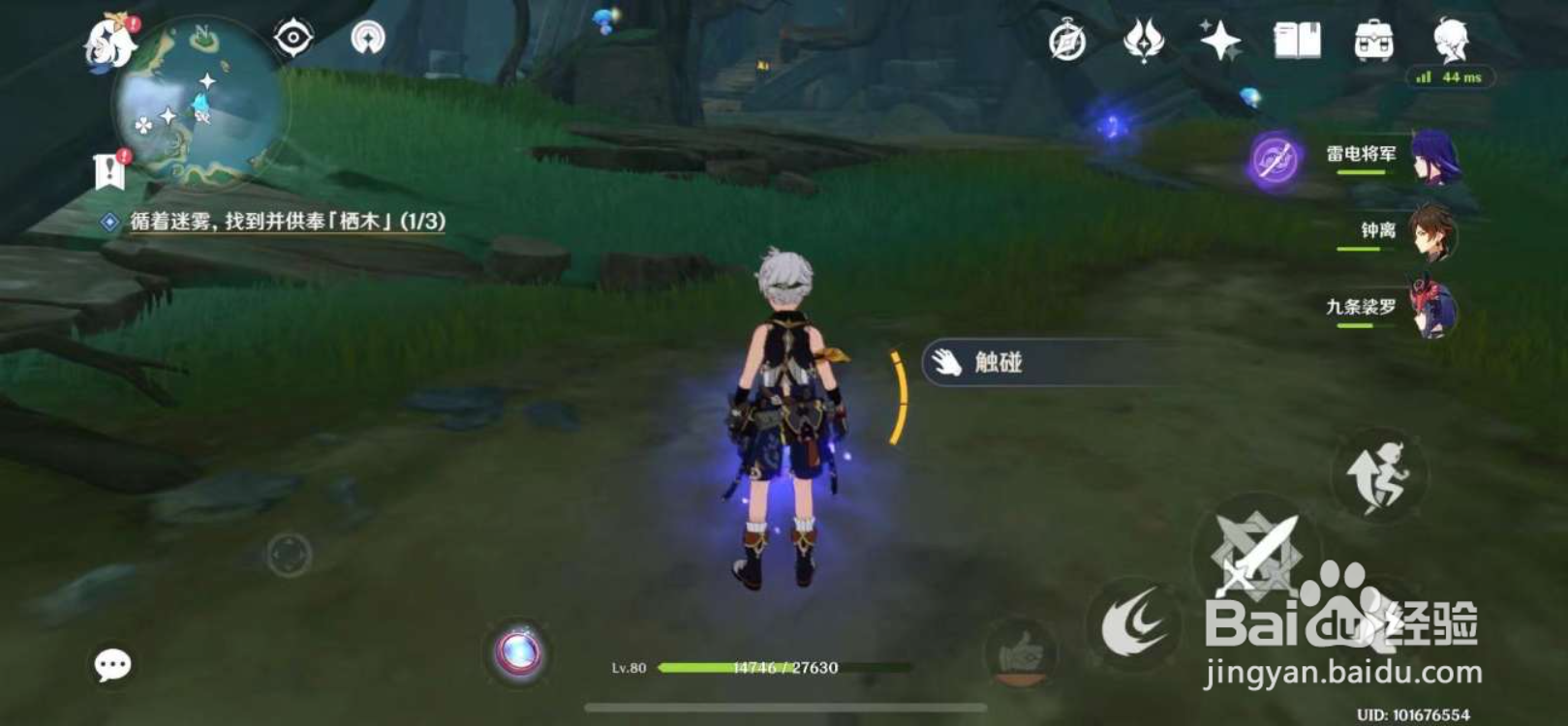Open the Events wings menu icon
Image resolution: width=1568 pixels, height=726 pixels.
[x=1146, y=42]
